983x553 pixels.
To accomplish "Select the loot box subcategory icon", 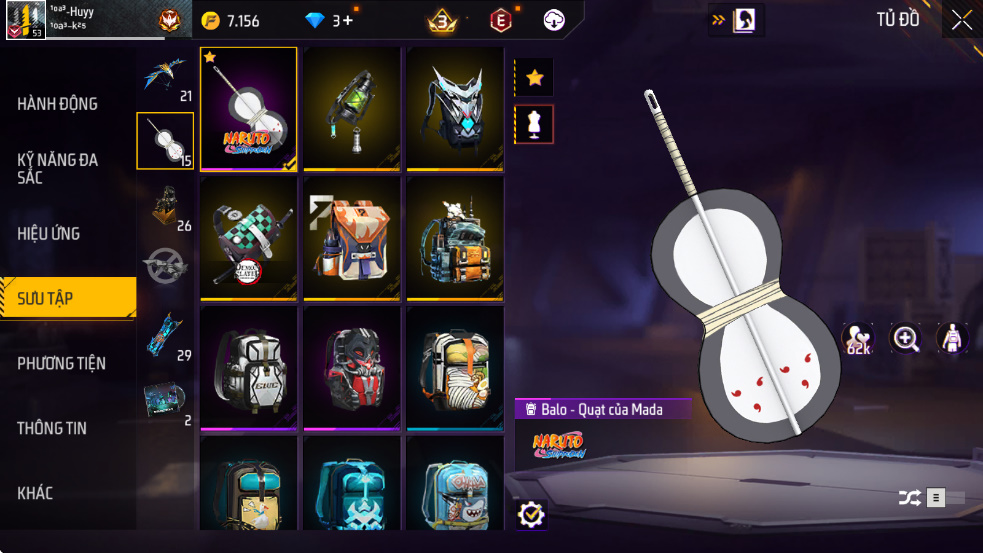I will (165, 206).
